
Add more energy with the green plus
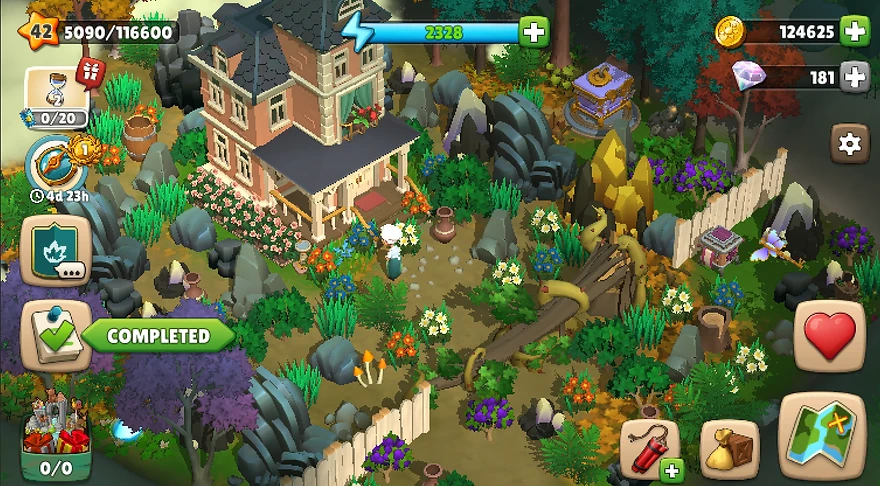pos(534,32)
